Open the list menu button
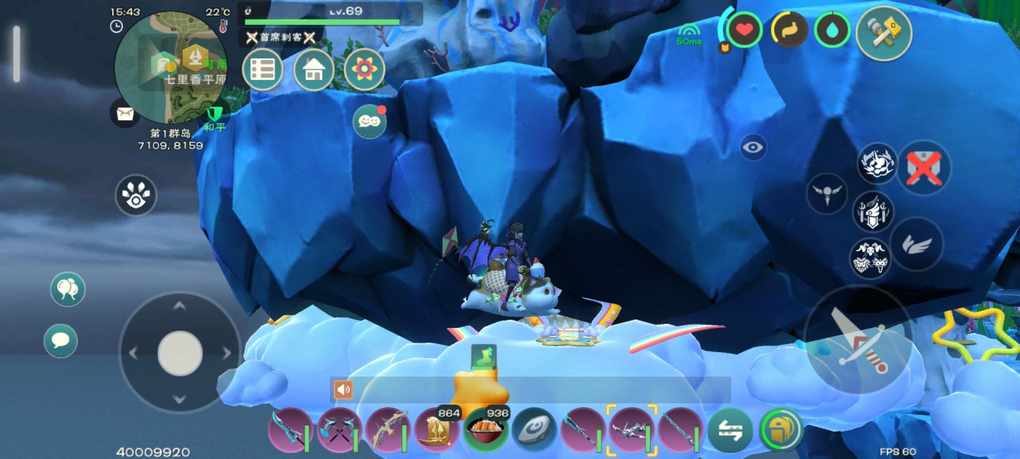The width and height of the screenshot is (1020, 459). 263,70
